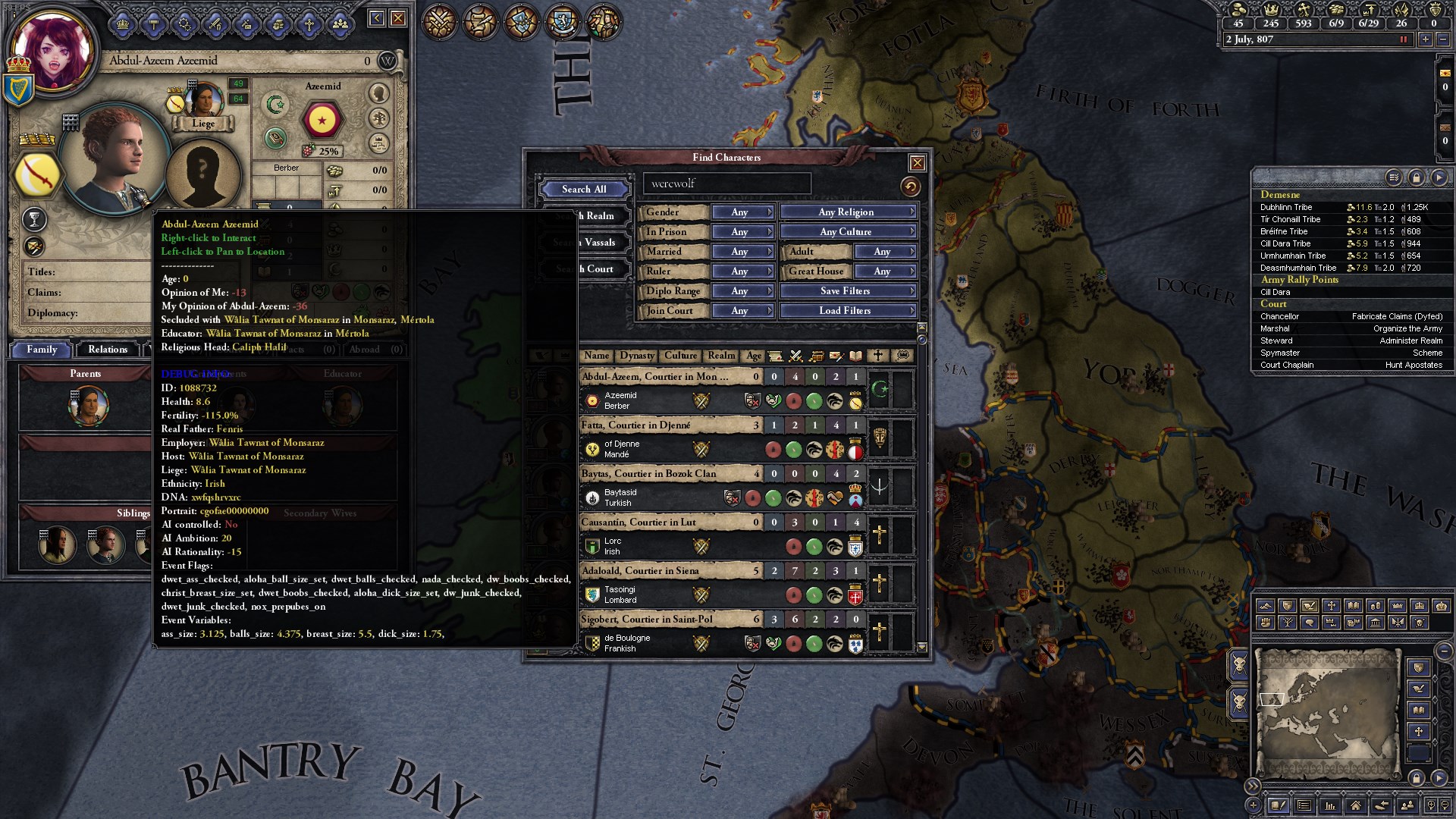Viewport: 1456px width, 819px height.
Task: Open the Any Religion dropdown
Action: click(x=847, y=212)
